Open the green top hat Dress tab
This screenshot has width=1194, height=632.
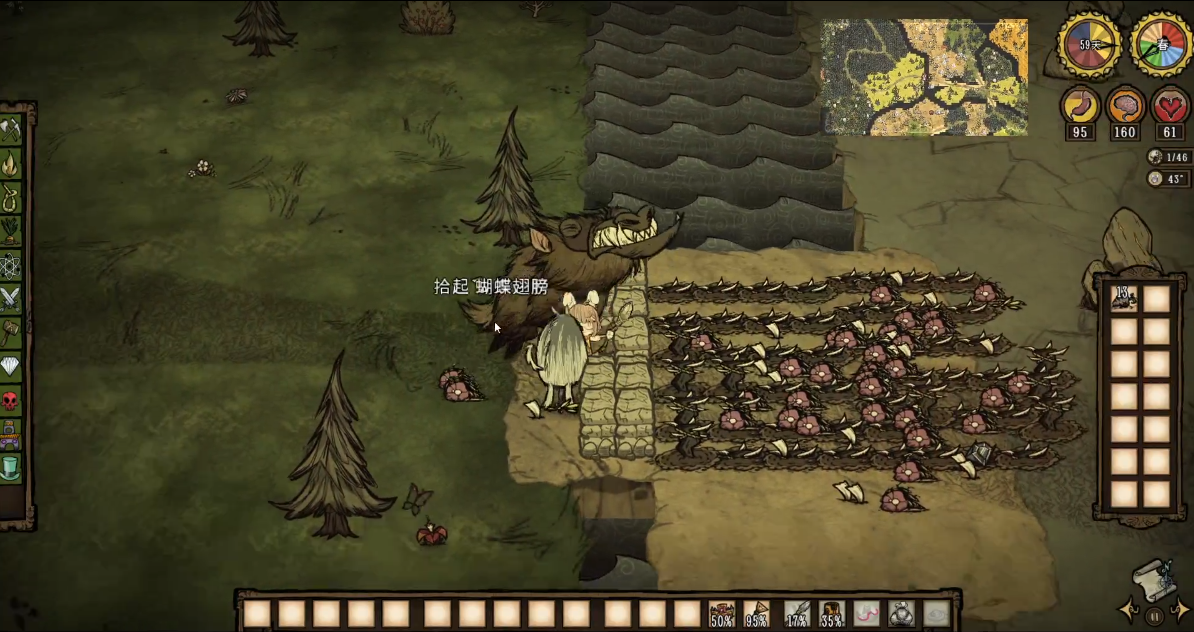click(x=11, y=466)
